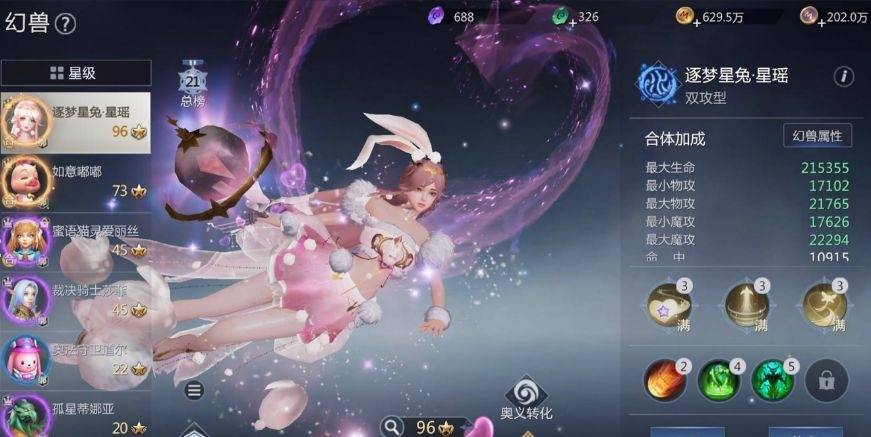Select the green demon skill with badge 5

click(x=771, y=380)
